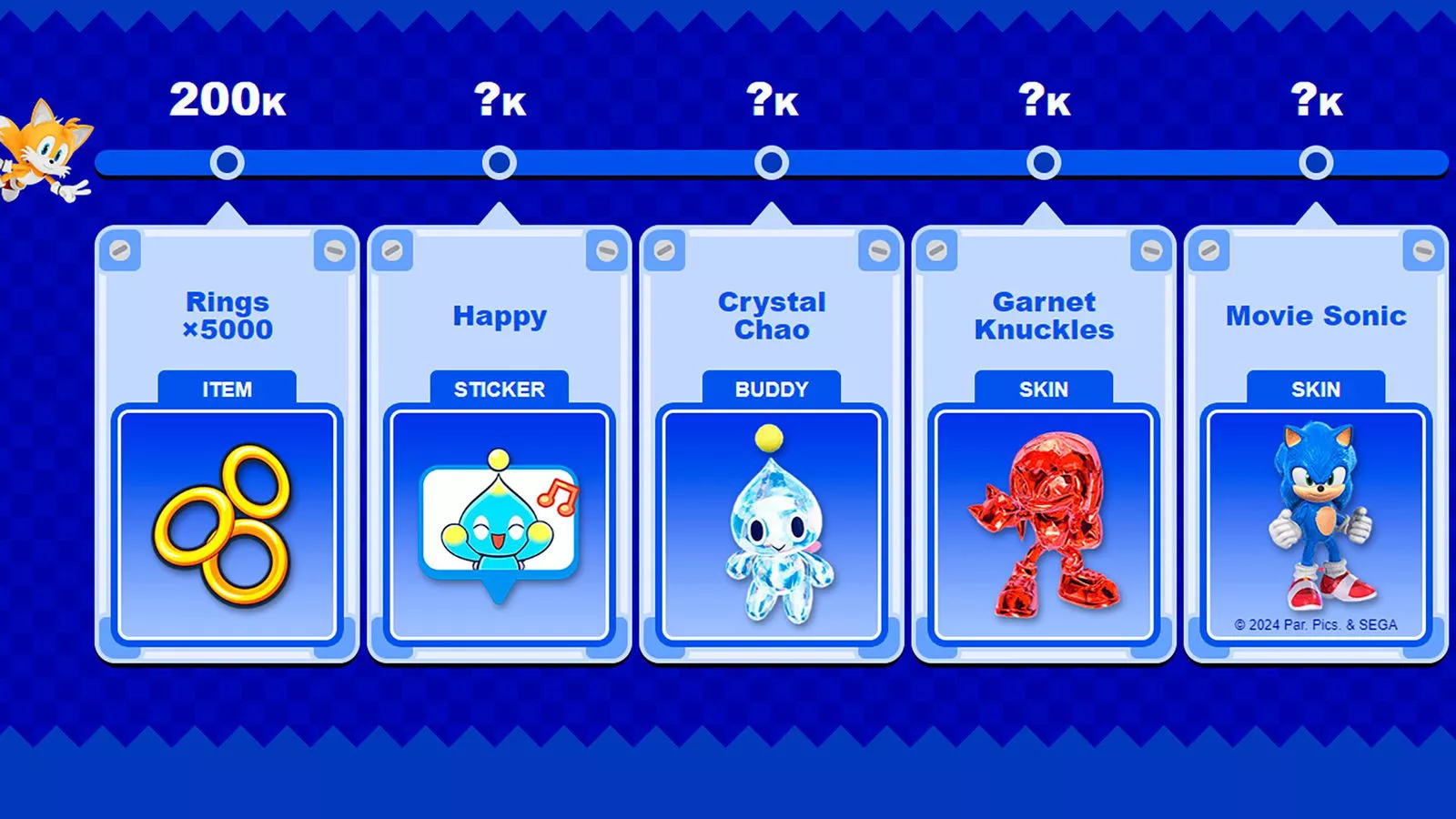Click the 2024 Par. Pics. & SEGA copyright text

1317,623
